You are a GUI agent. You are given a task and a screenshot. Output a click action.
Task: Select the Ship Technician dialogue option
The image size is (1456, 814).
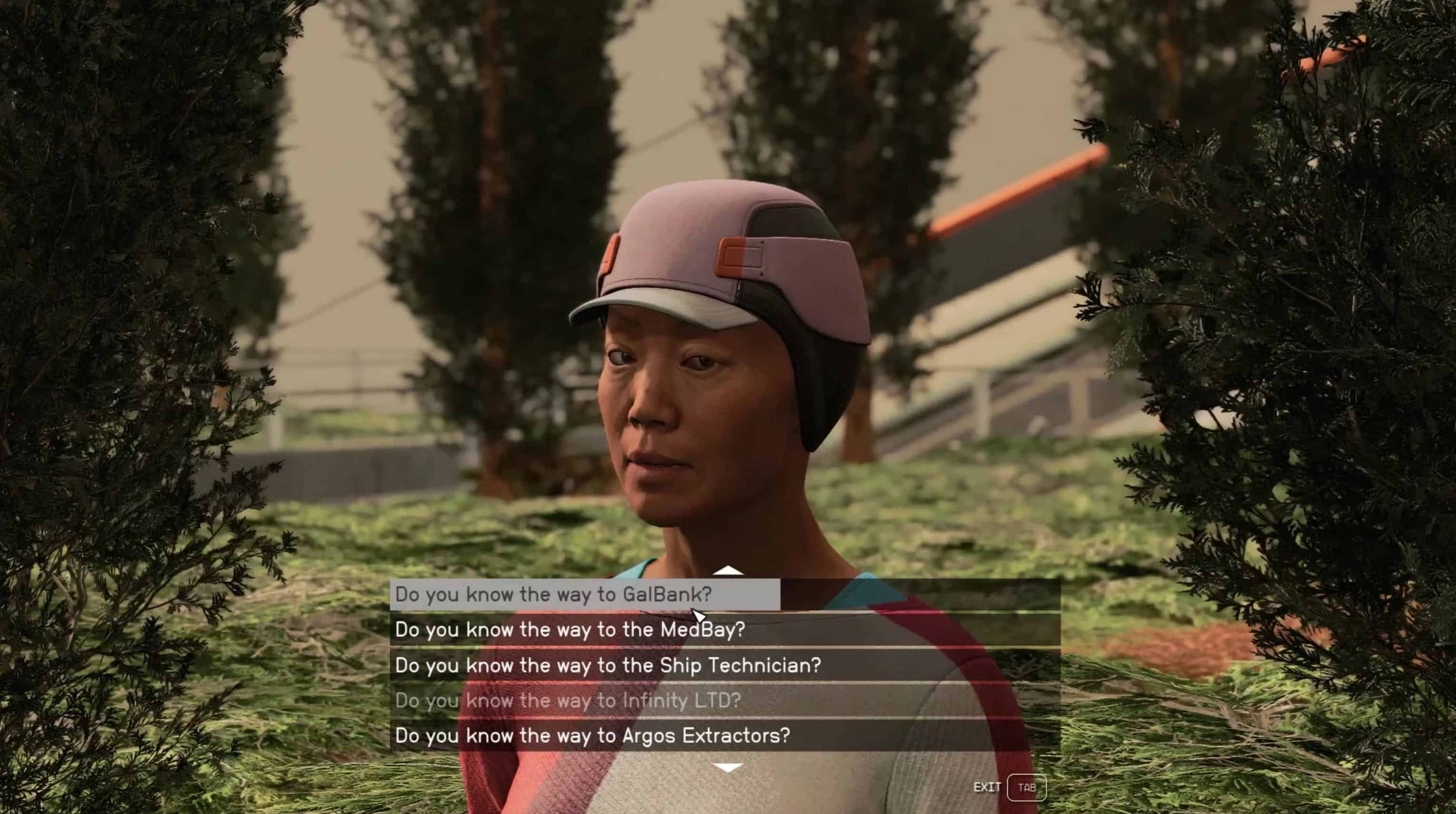[608, 665]
